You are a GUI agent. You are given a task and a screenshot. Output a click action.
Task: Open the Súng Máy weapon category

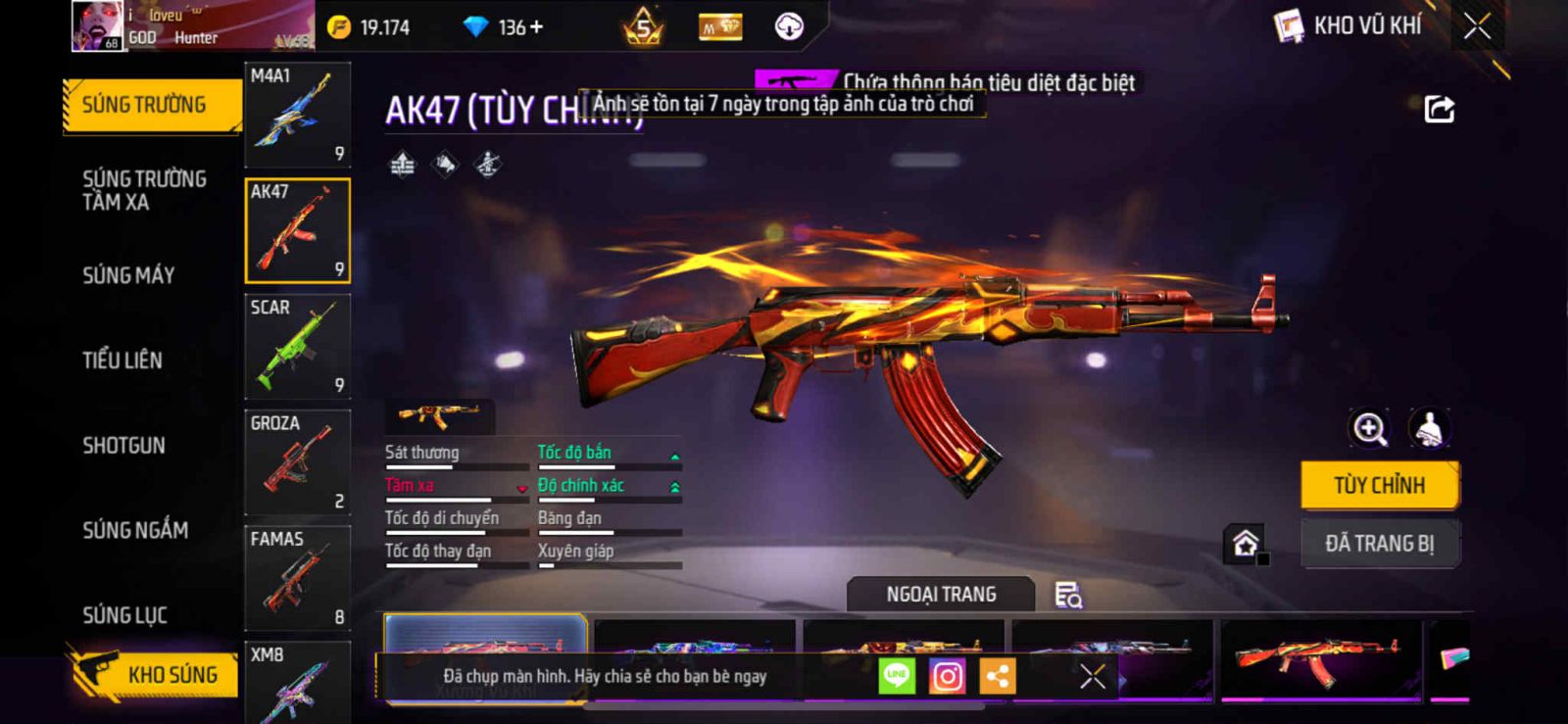click(128, 275)
